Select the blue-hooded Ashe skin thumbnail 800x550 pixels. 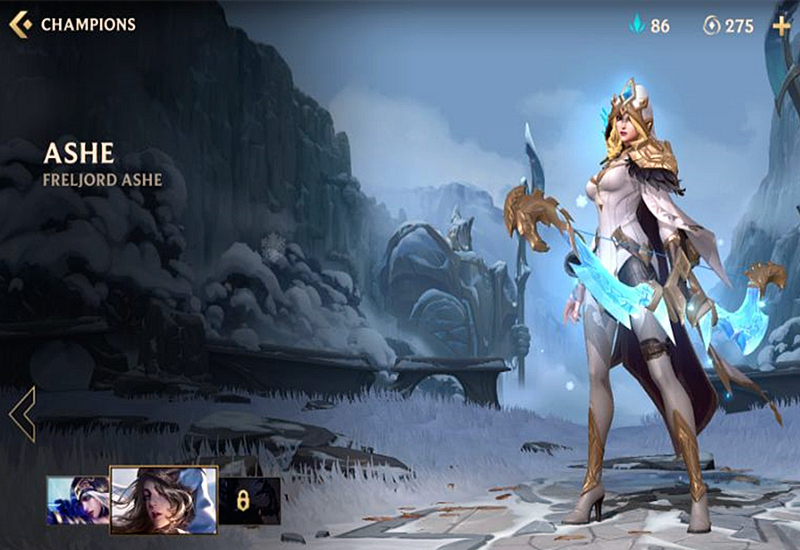[77, 500]
